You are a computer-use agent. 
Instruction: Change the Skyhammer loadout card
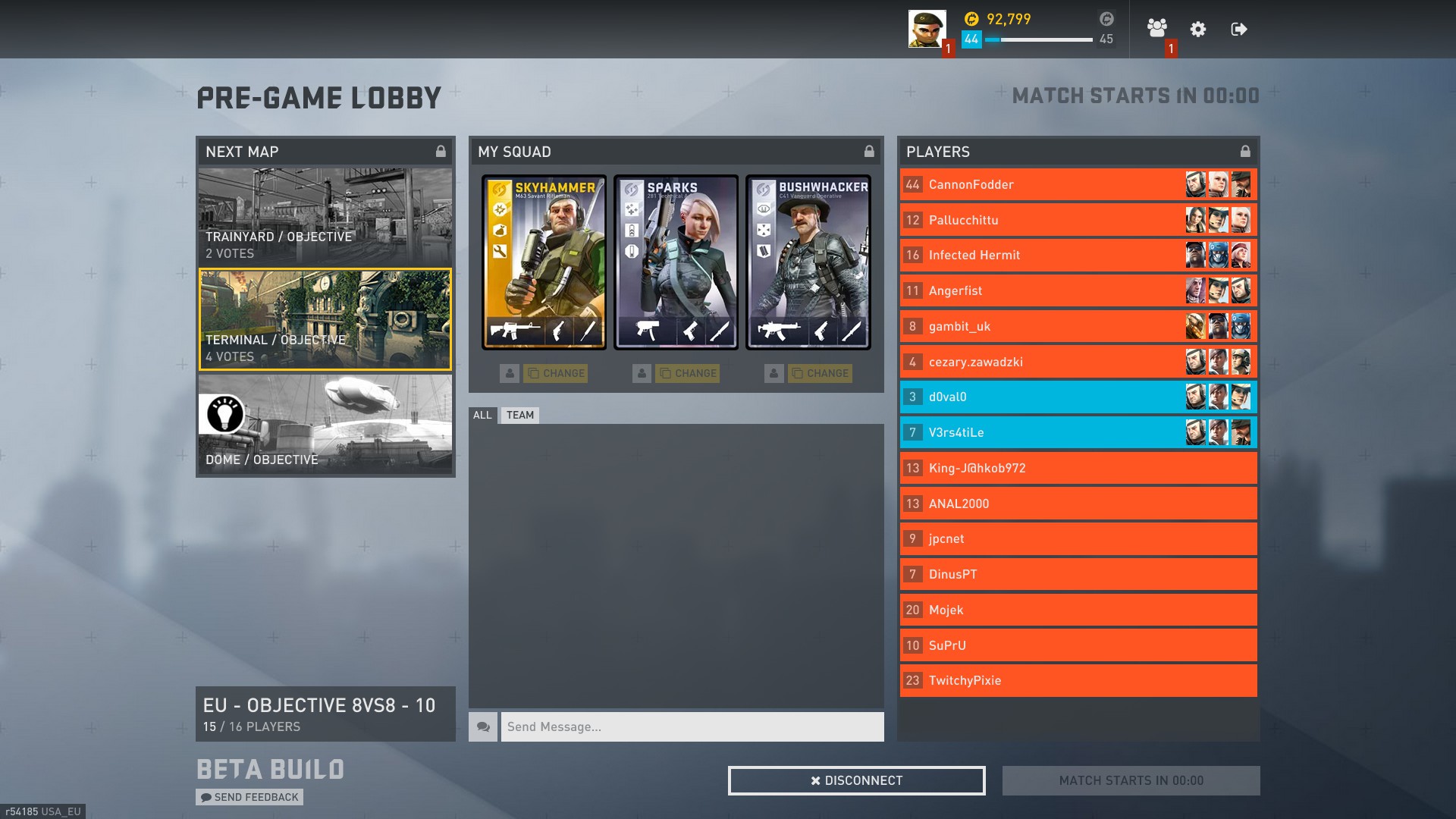(556, 373)
